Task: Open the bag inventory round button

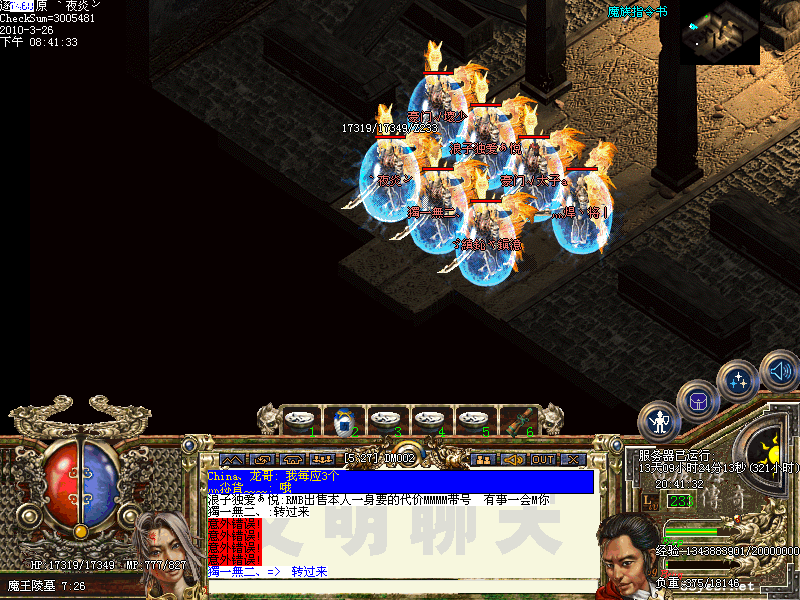Action: coord(697,401)
